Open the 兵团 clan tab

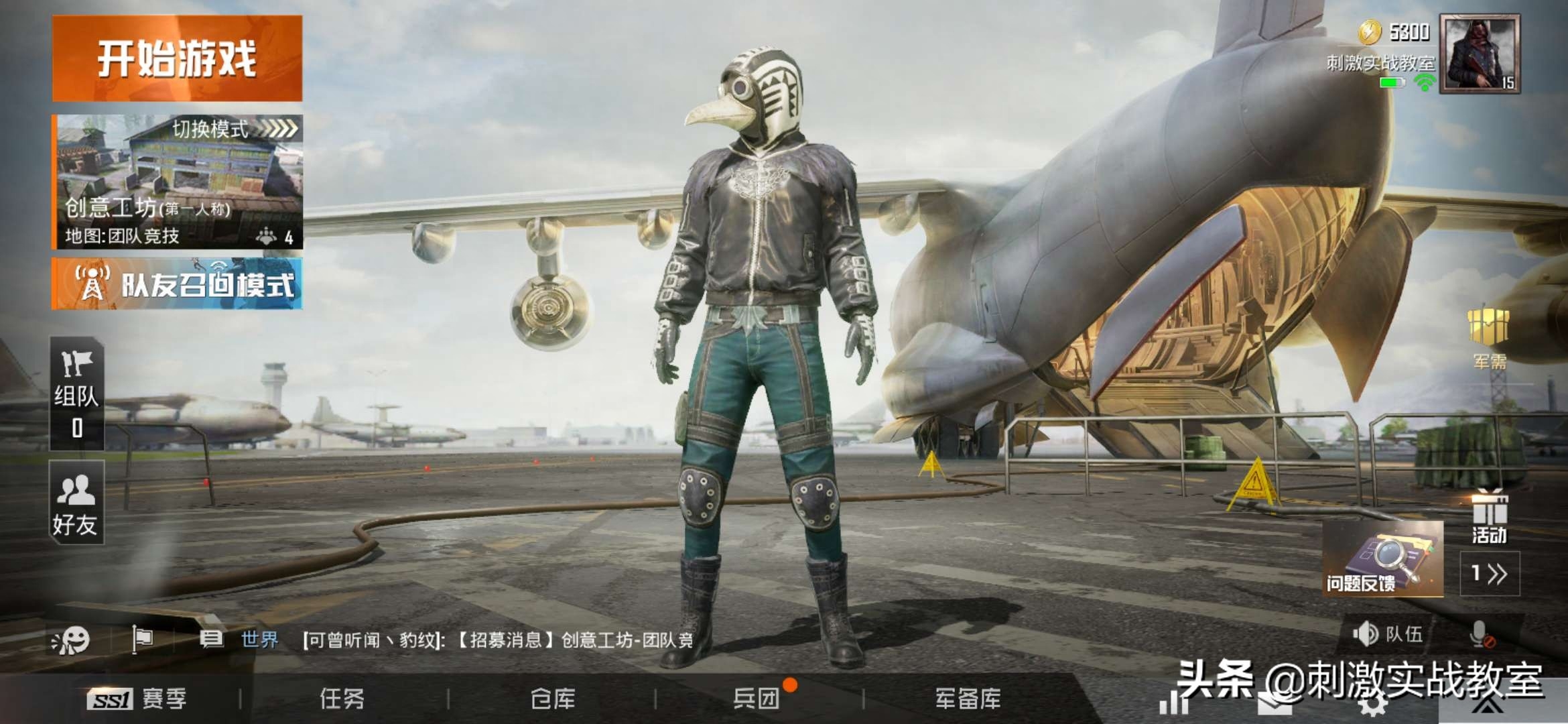coord(757,699)
